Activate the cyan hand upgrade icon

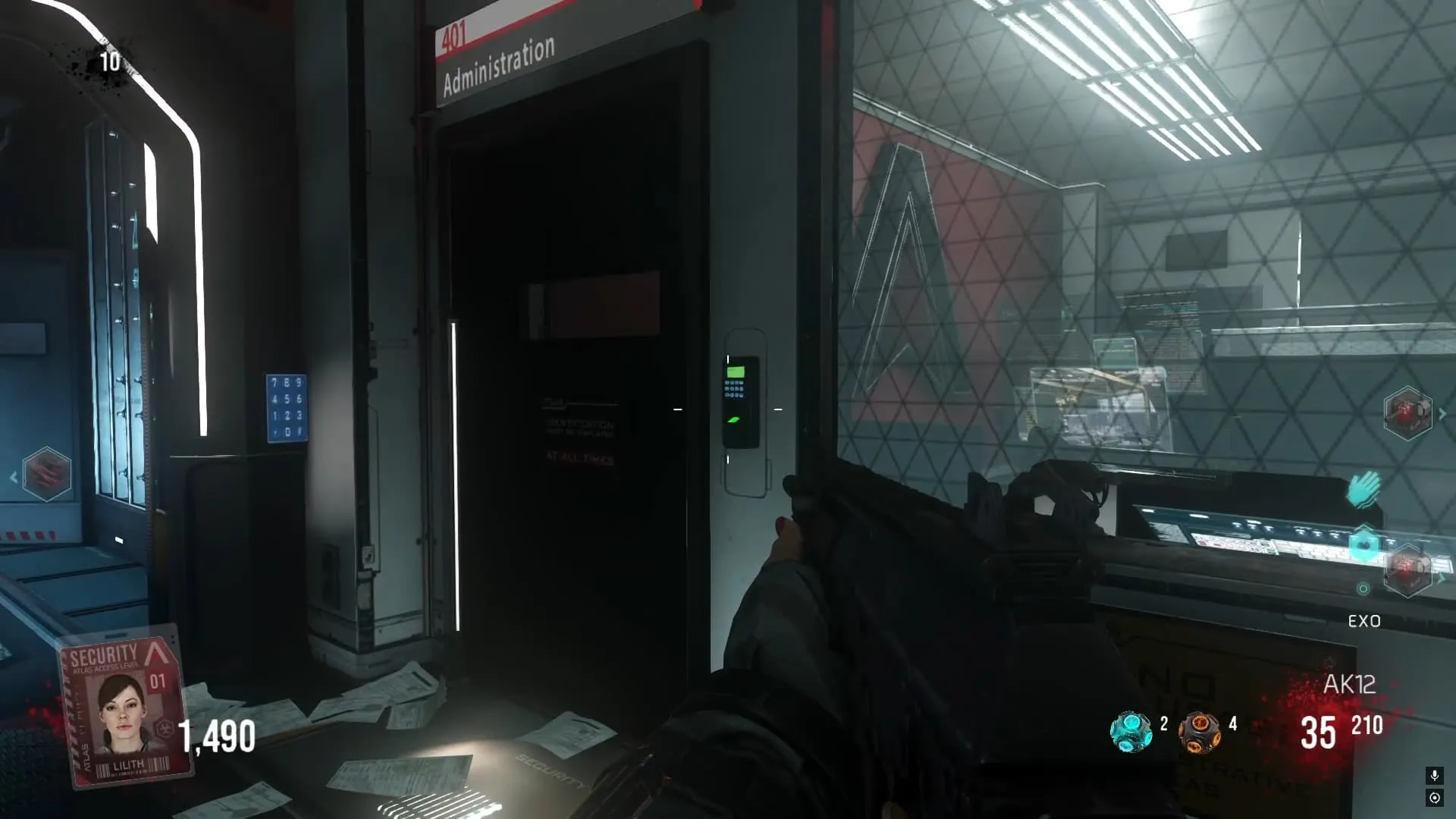[1363, 489]
